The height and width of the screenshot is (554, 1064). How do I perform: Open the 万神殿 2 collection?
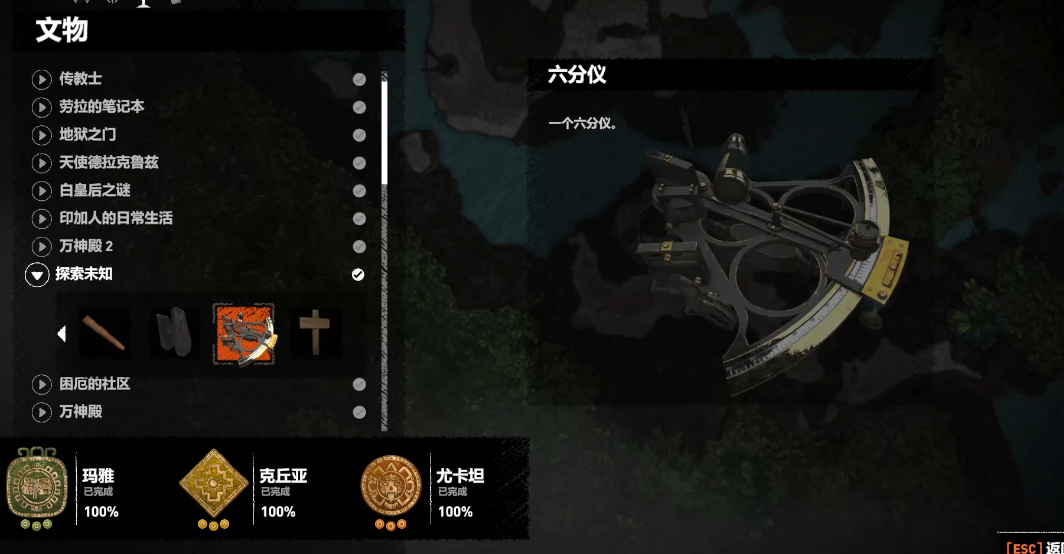pyautogui.click(x=86, y=246)
